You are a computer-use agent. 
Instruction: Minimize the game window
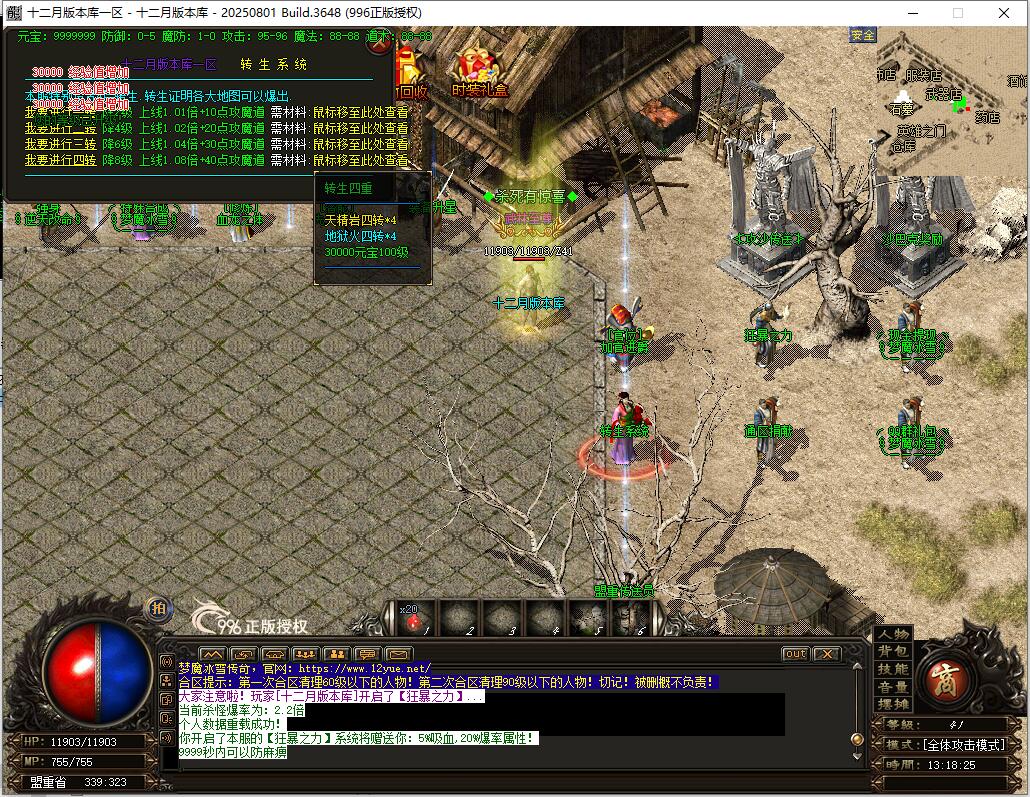click(912, 13)
